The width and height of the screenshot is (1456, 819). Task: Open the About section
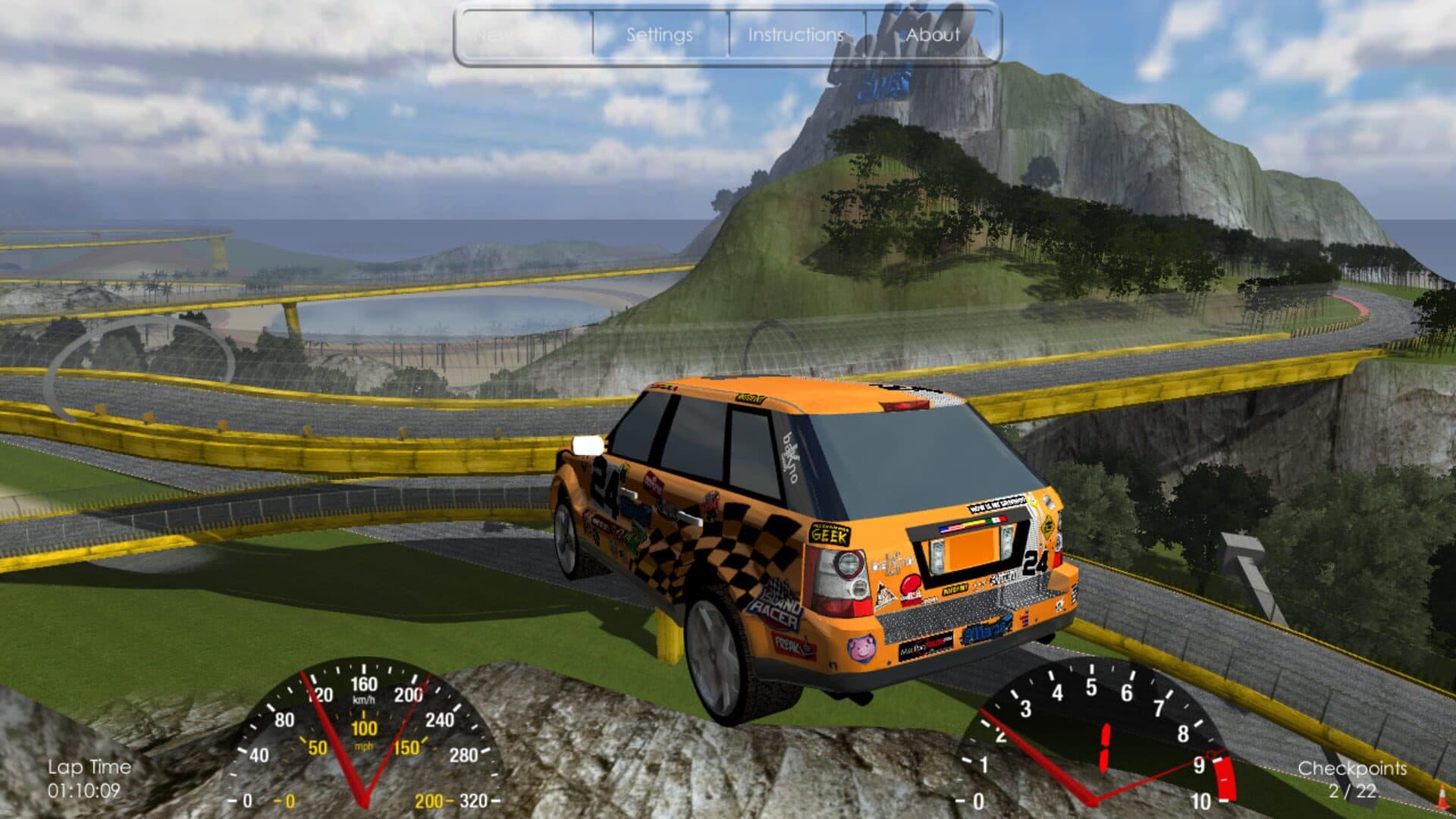933,35
